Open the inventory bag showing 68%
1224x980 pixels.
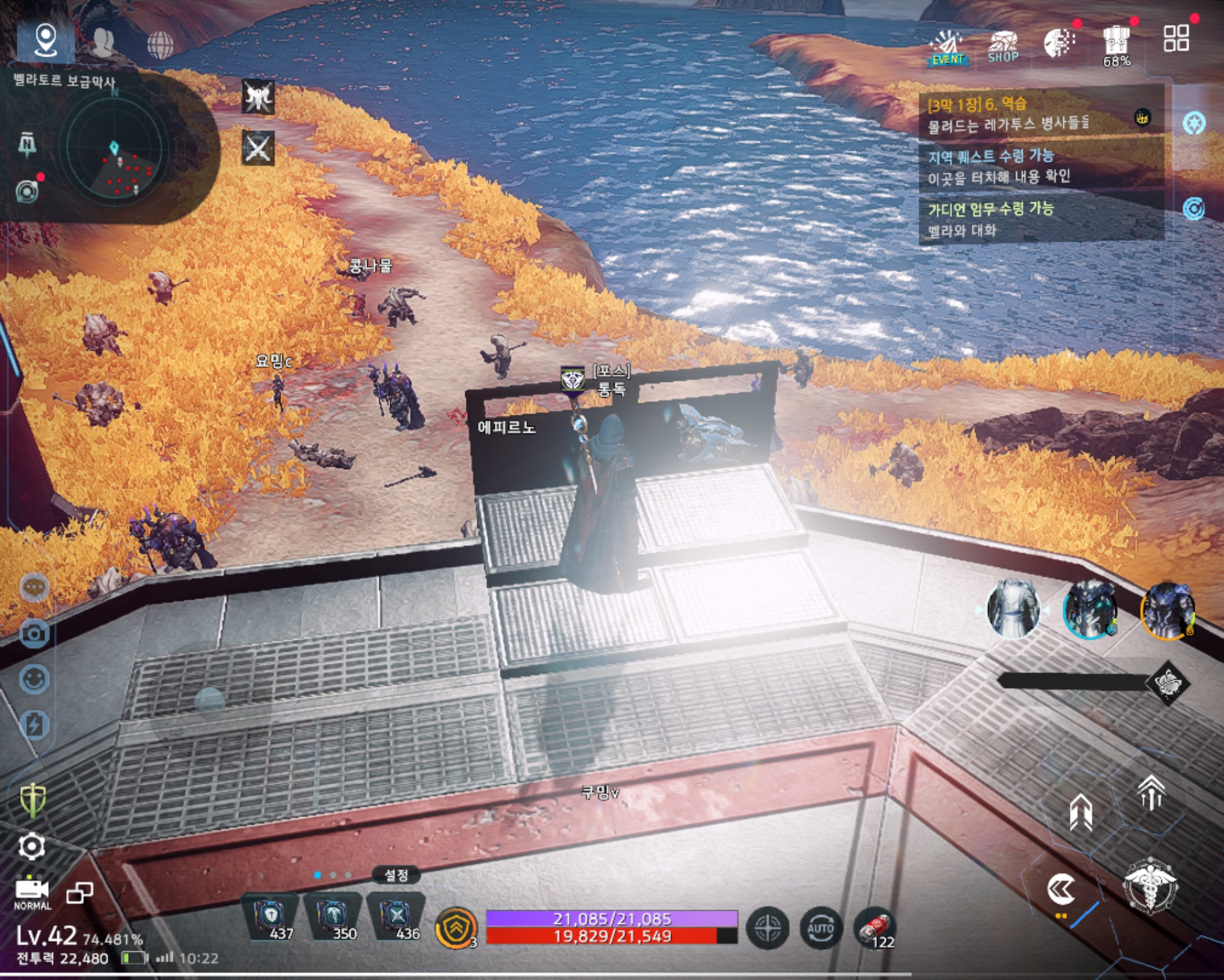1116,45
